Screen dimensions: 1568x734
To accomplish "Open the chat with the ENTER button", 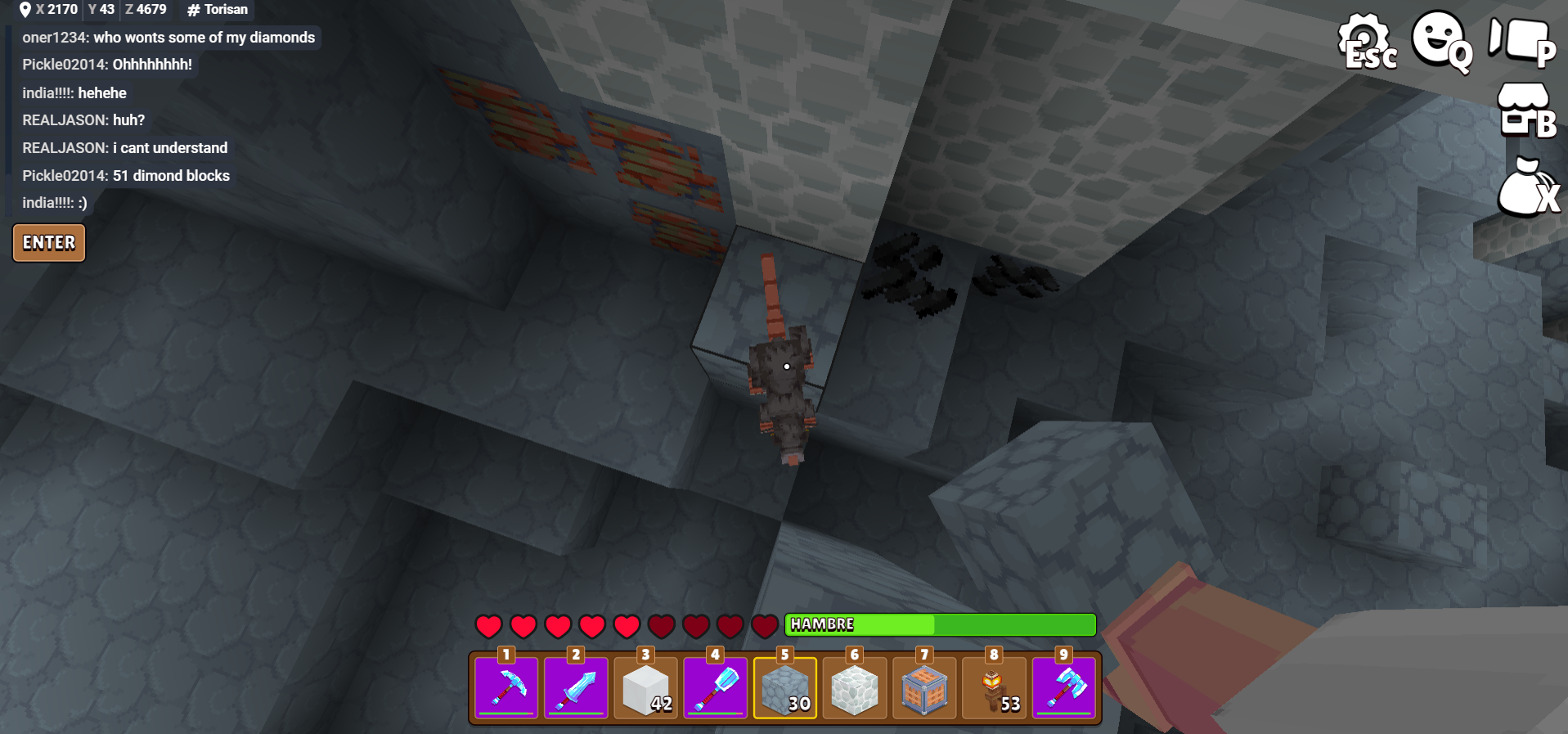I will 49,243.
